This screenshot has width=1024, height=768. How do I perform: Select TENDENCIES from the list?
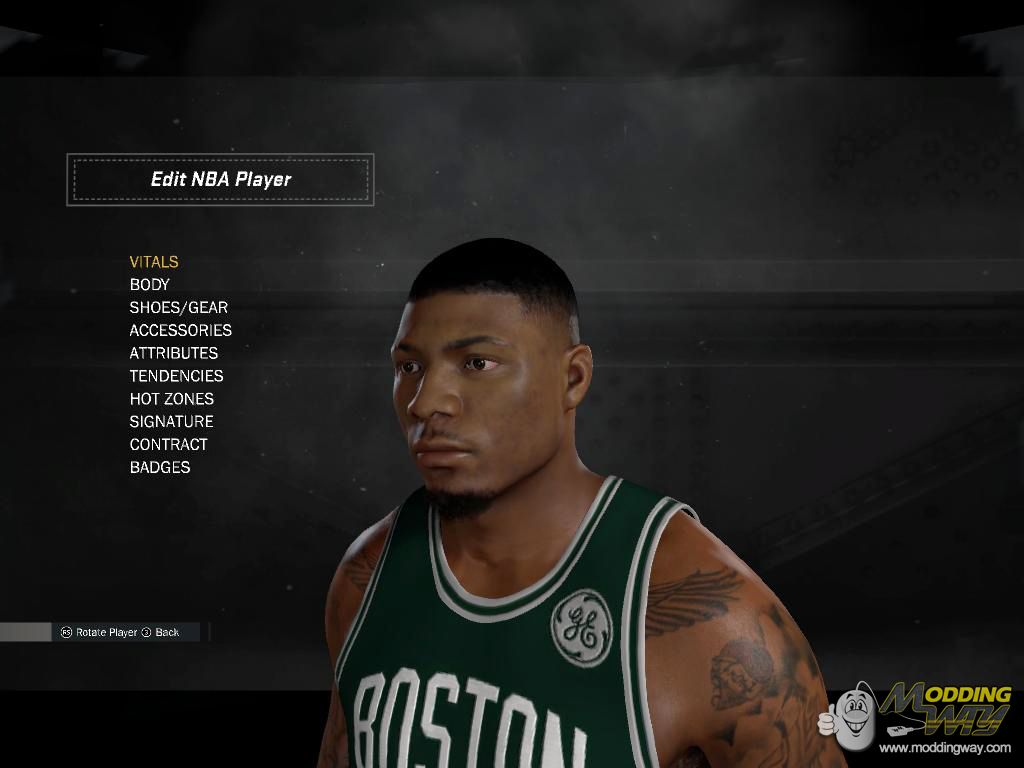[x=176, y=376]
